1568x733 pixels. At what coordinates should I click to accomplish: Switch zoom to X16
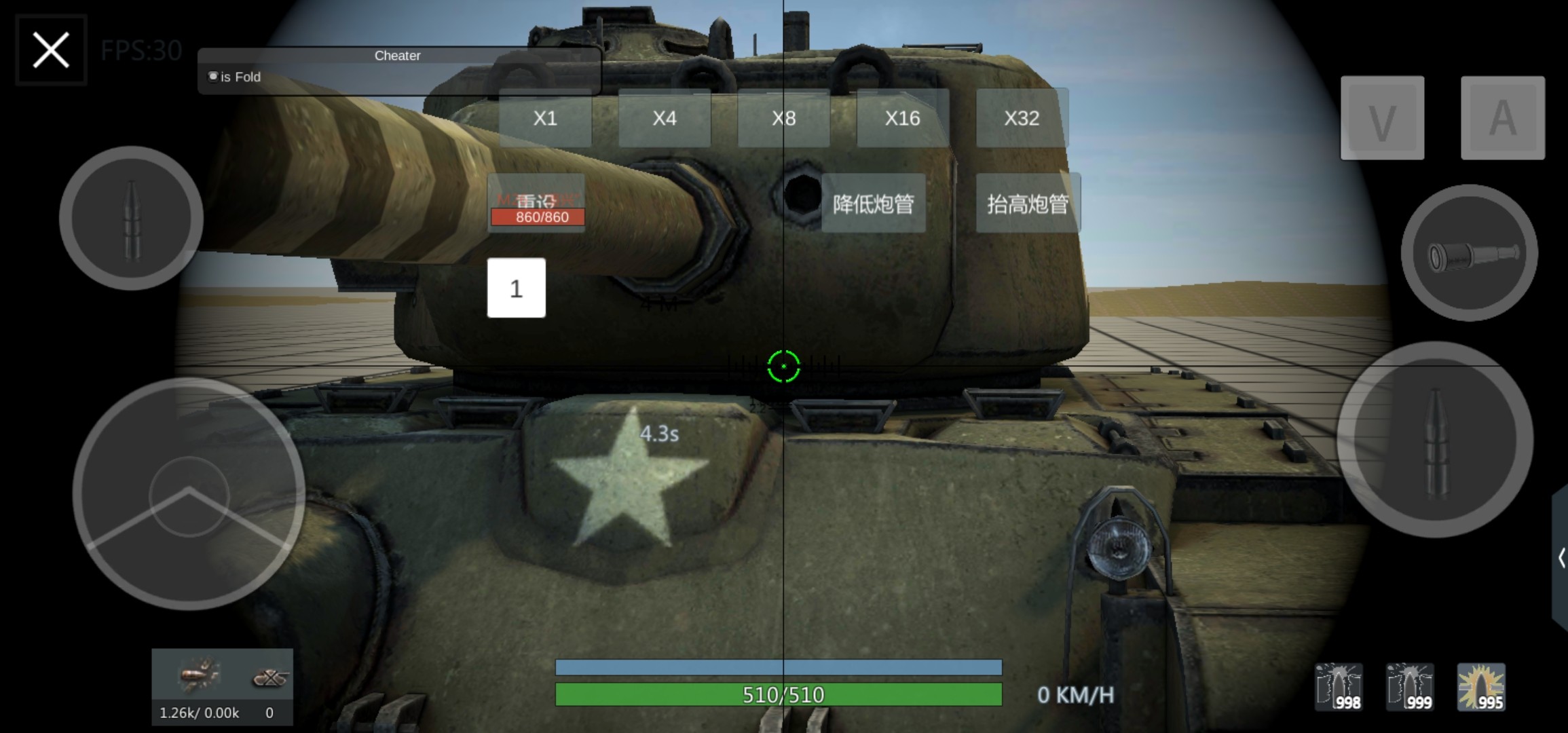[x=902, y=118]
